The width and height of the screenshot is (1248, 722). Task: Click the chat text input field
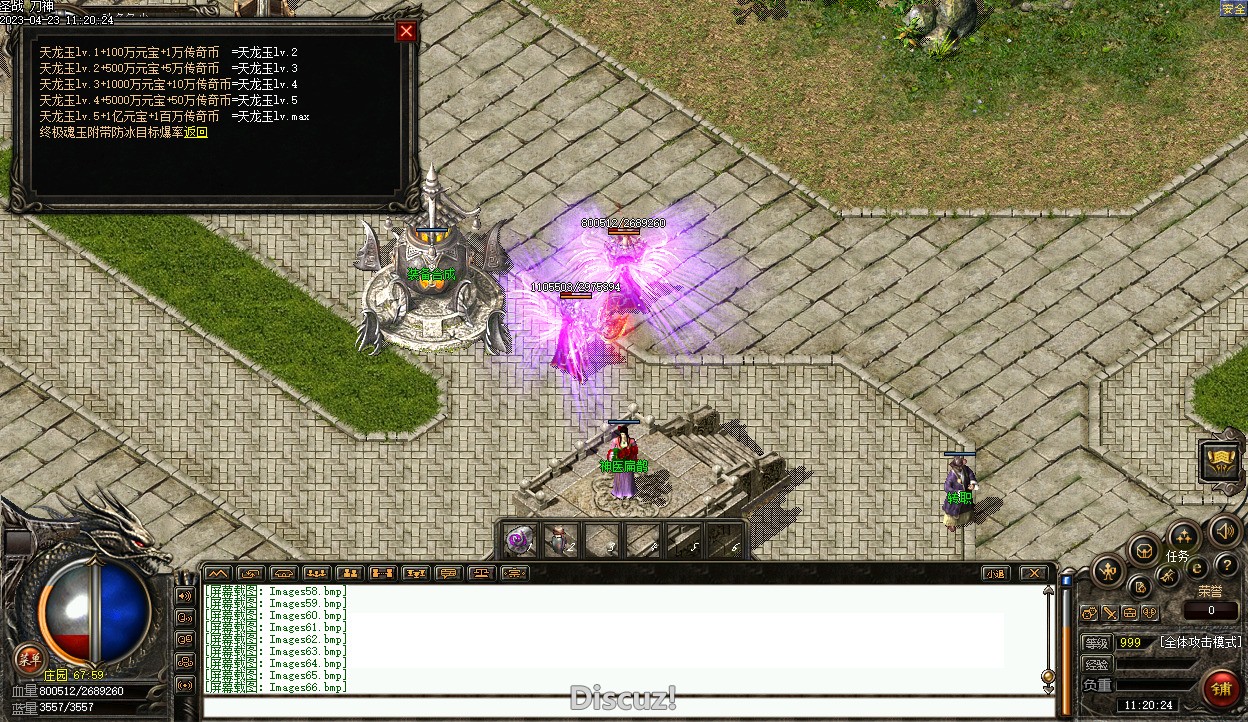620,707
